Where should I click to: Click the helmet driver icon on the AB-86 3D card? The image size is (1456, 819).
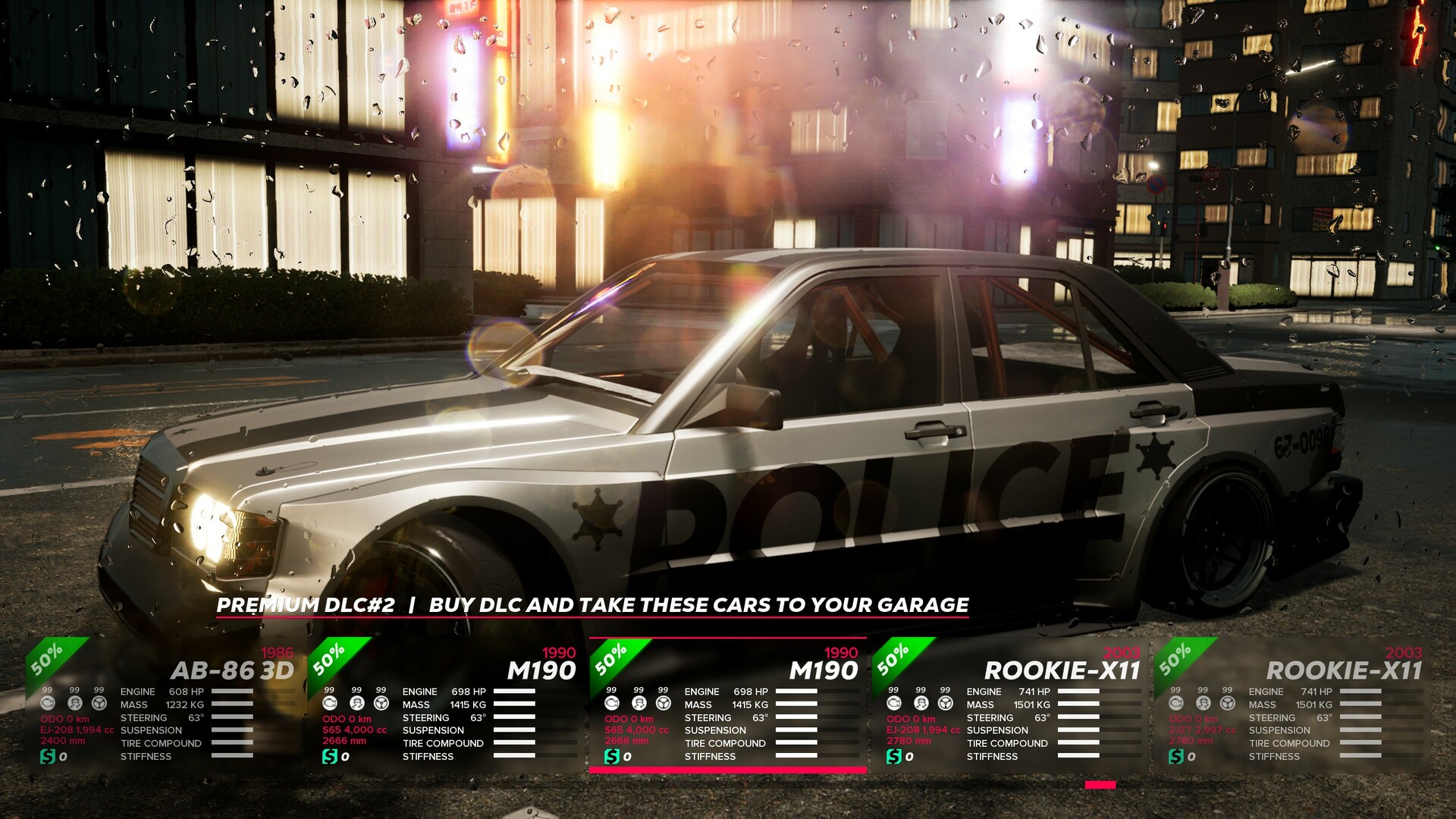tap(75, 704)
